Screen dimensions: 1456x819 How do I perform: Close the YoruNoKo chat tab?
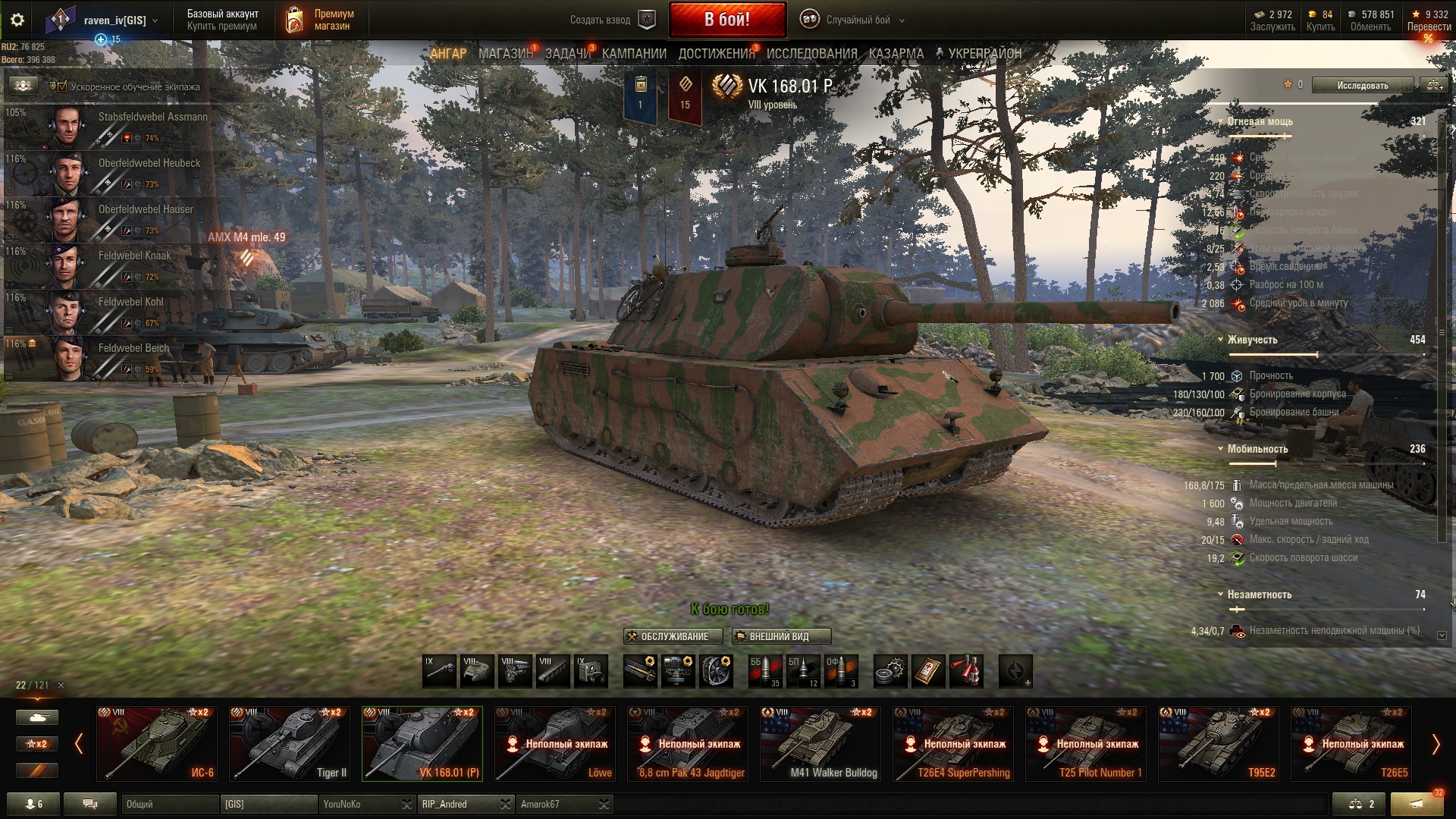point(407,804)
